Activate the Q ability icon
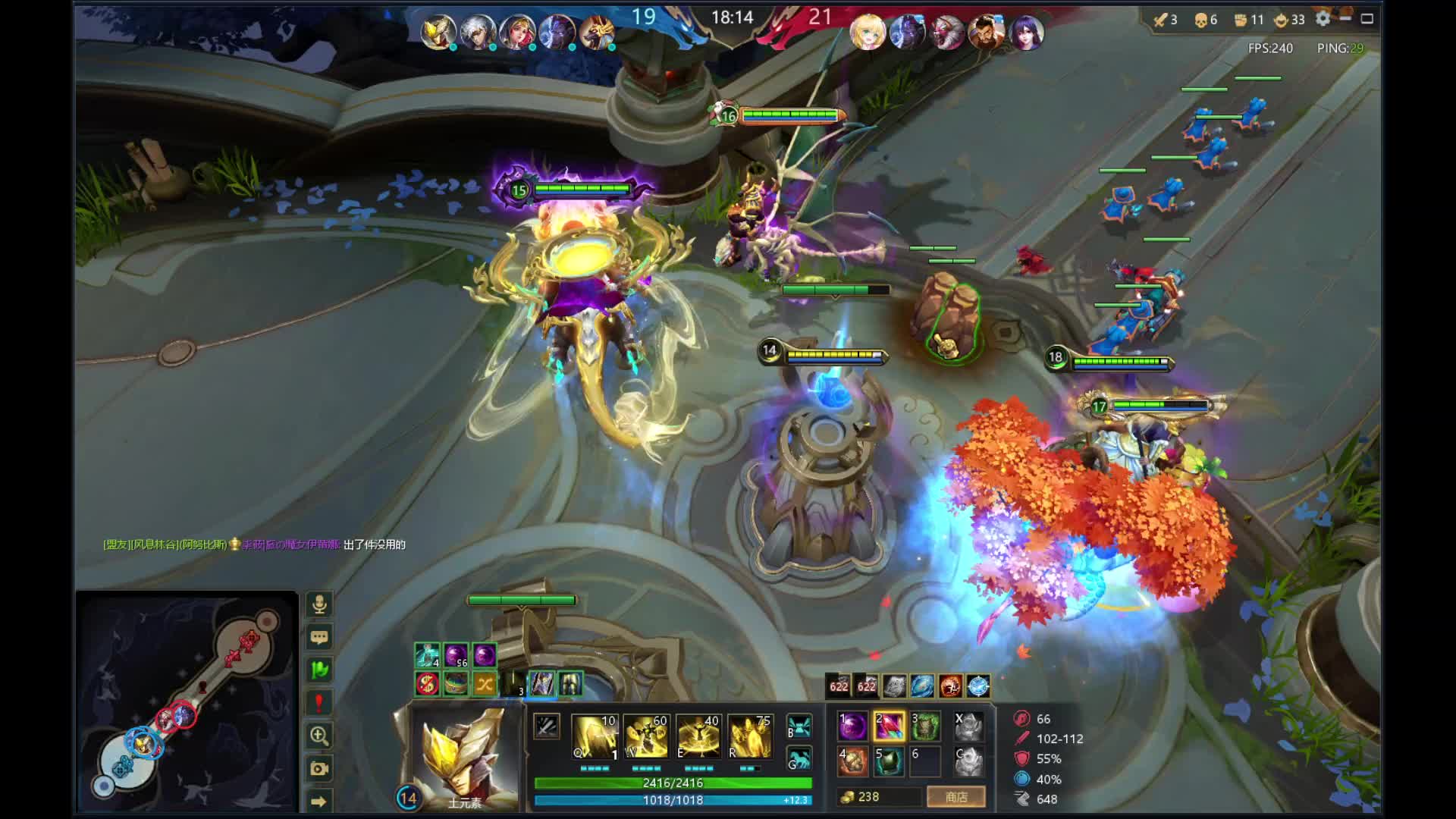1456x819 pixels. [595, 736]
